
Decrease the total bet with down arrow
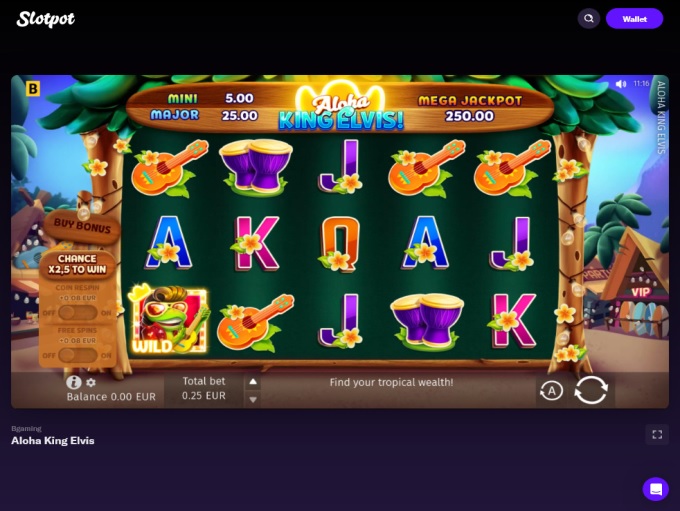(253, 399)
